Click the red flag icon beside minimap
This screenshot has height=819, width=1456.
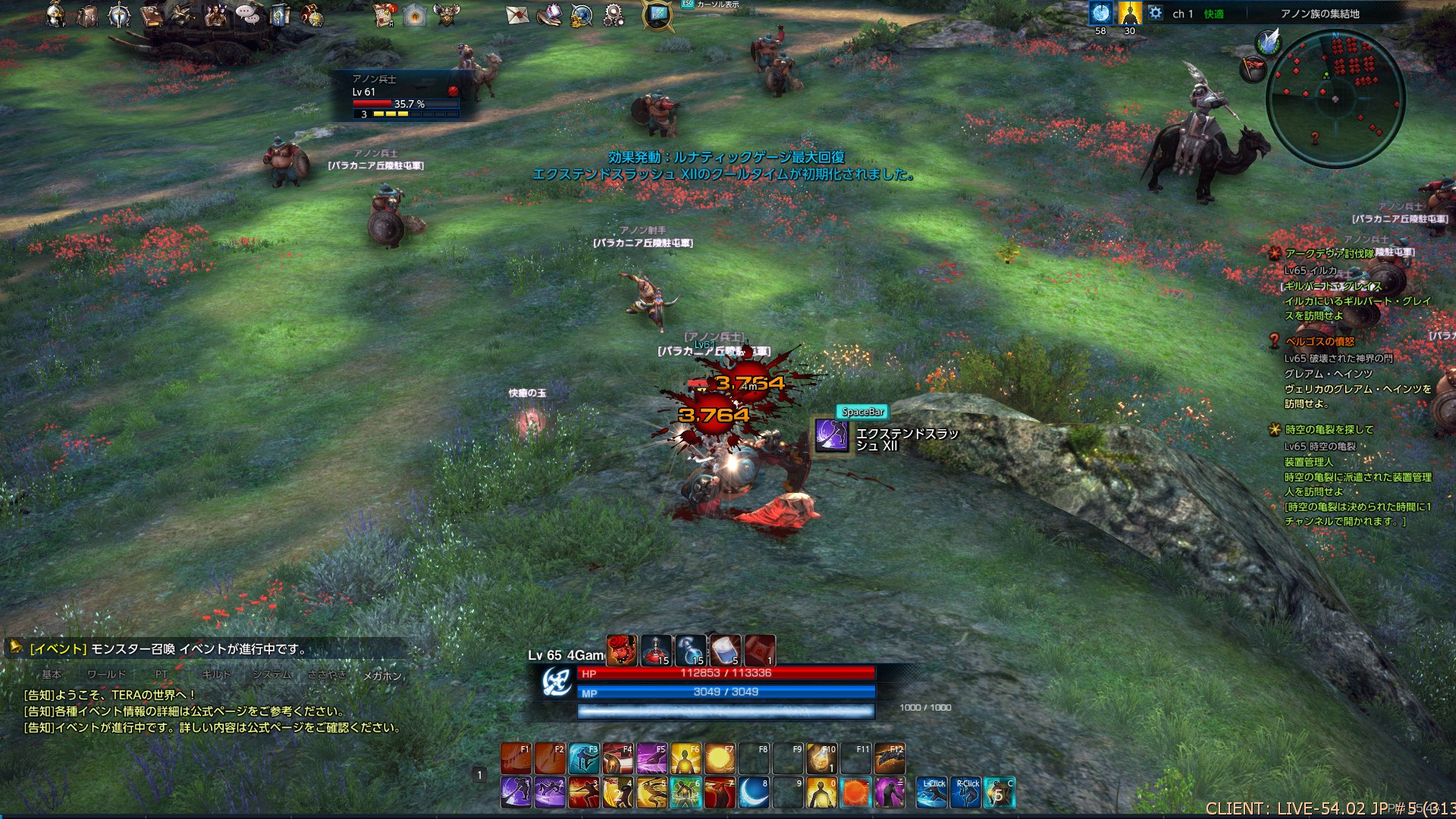point(1252,70)
